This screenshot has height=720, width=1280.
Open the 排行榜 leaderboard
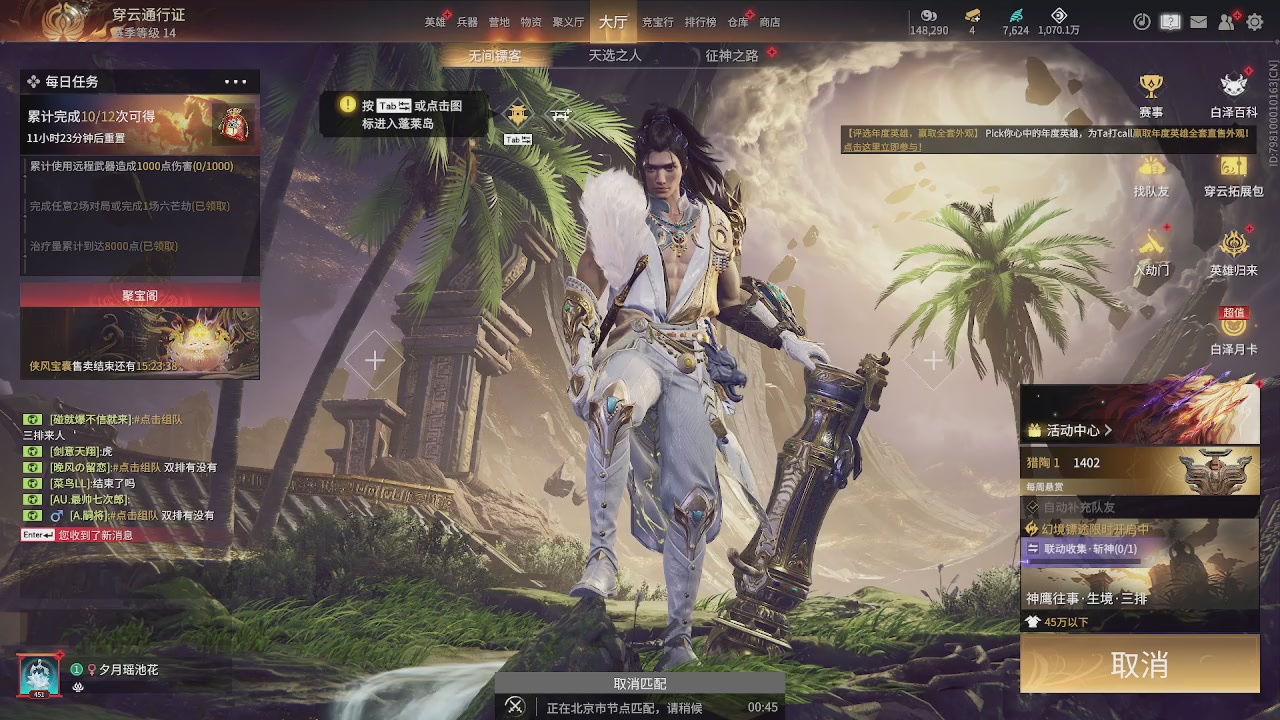pyautogui.click(x=700, y=22)
